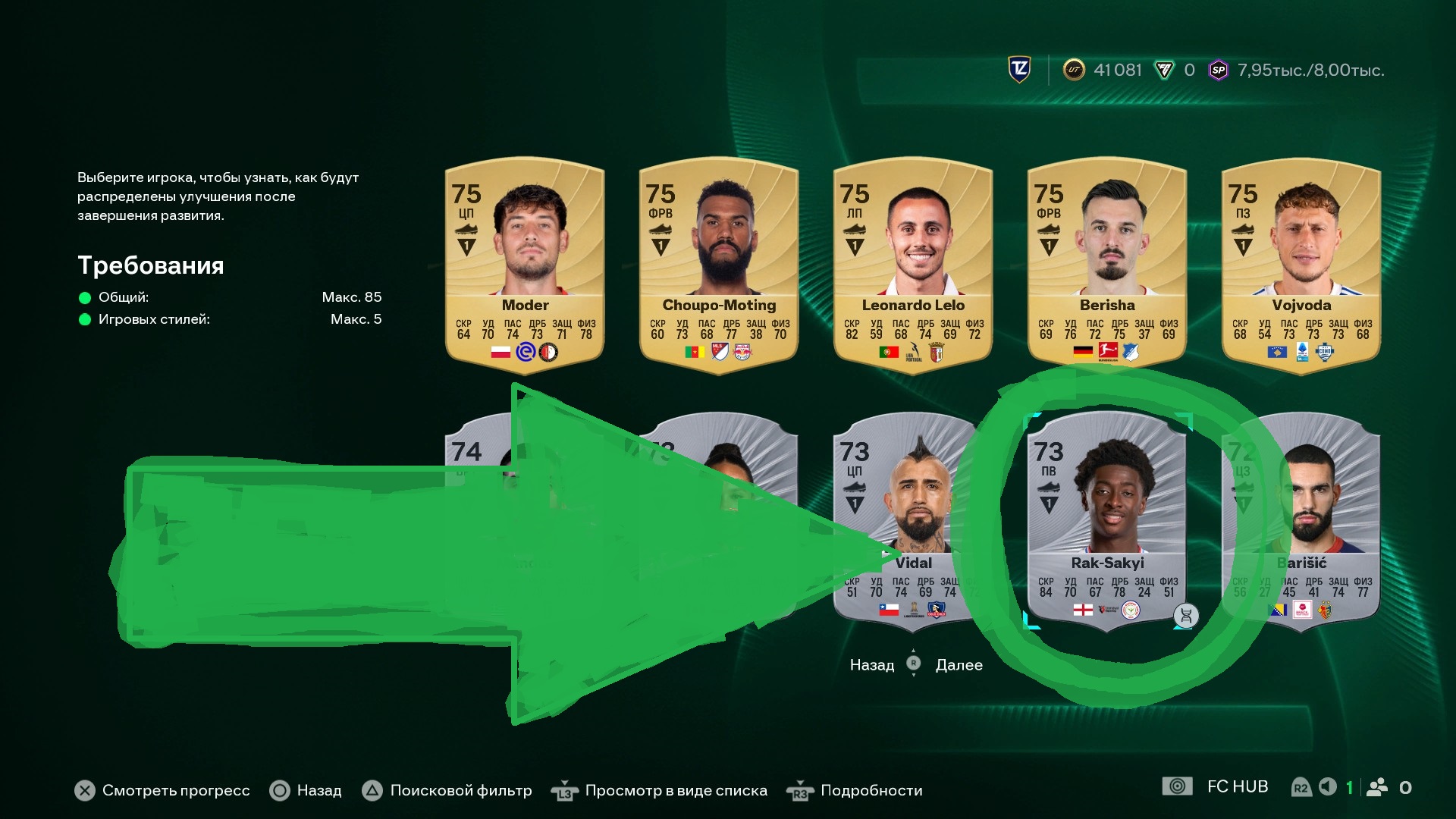Click the purple SP points icon
This screenshot has width=1456, height=819.
tap(1218, 71)
